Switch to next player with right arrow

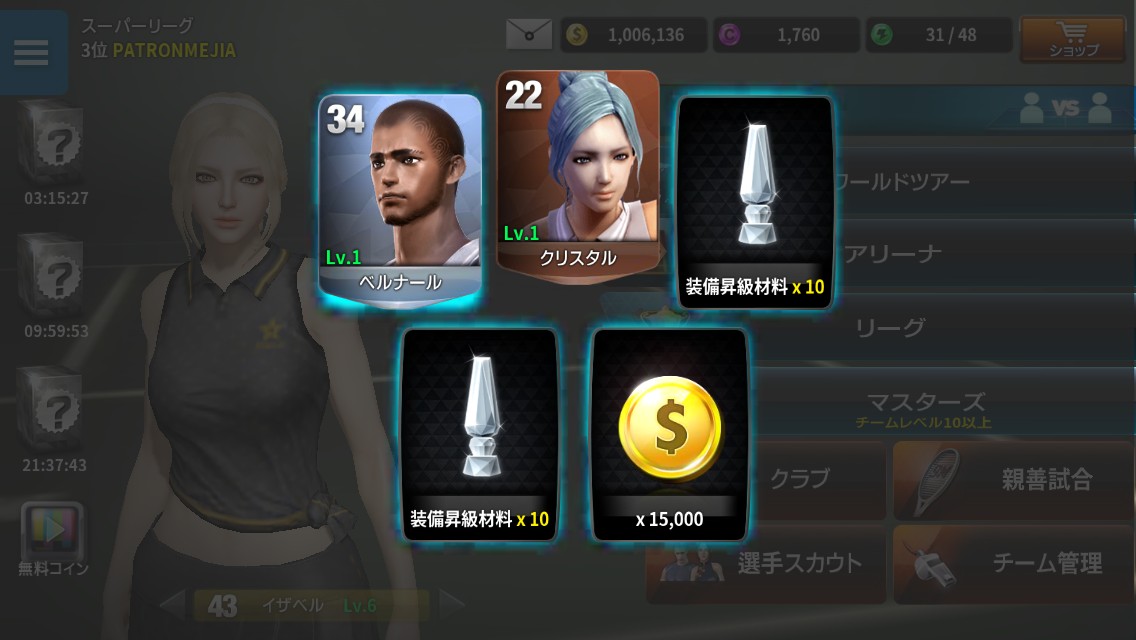point(453,603)
